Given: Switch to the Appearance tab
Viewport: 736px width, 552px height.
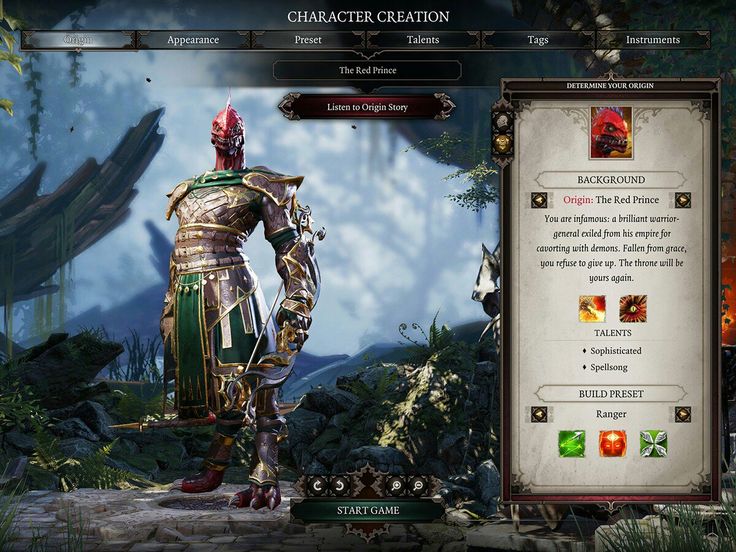Looking at the screenshot, I should (x=193, y=40).
